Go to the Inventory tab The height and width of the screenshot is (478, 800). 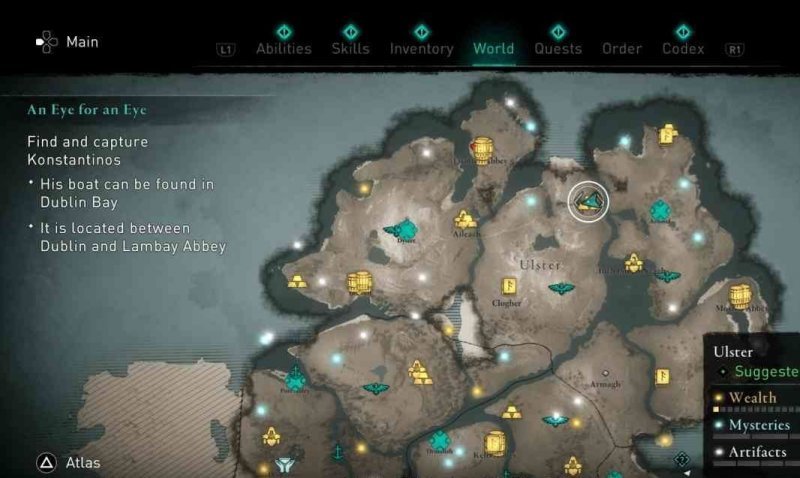(x=421, y=48)
